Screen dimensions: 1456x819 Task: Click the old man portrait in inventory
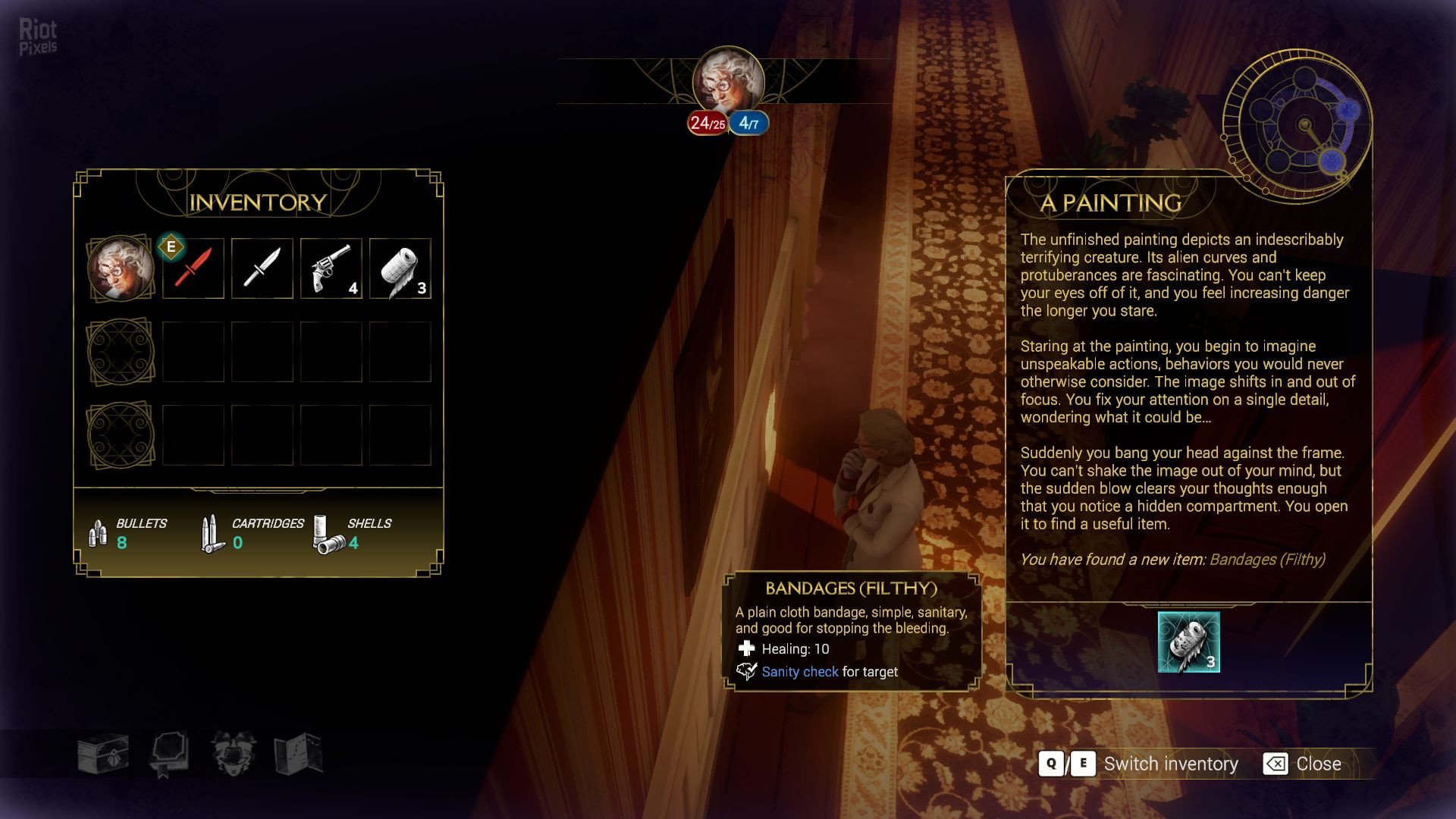pyautogui.click(x=121, y=268)
